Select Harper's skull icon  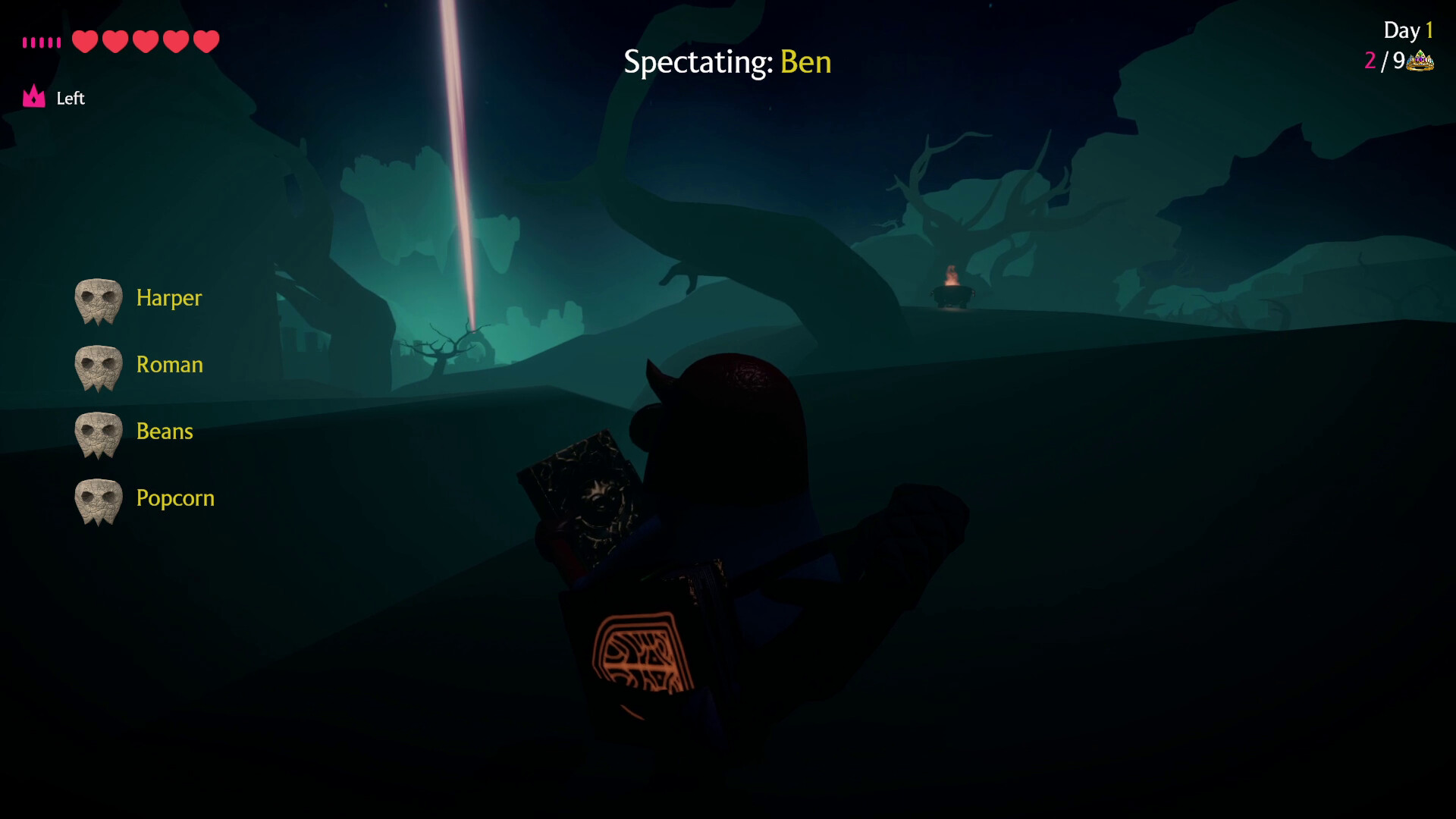tap(99, 300)
